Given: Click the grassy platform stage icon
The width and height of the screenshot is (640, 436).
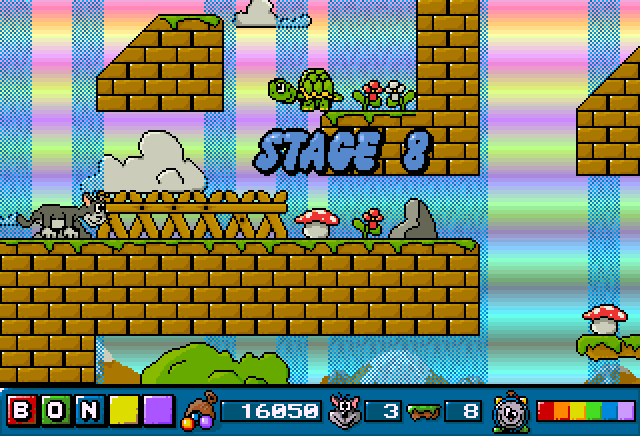Looking at the screenshot, I should tap(426, 411).
